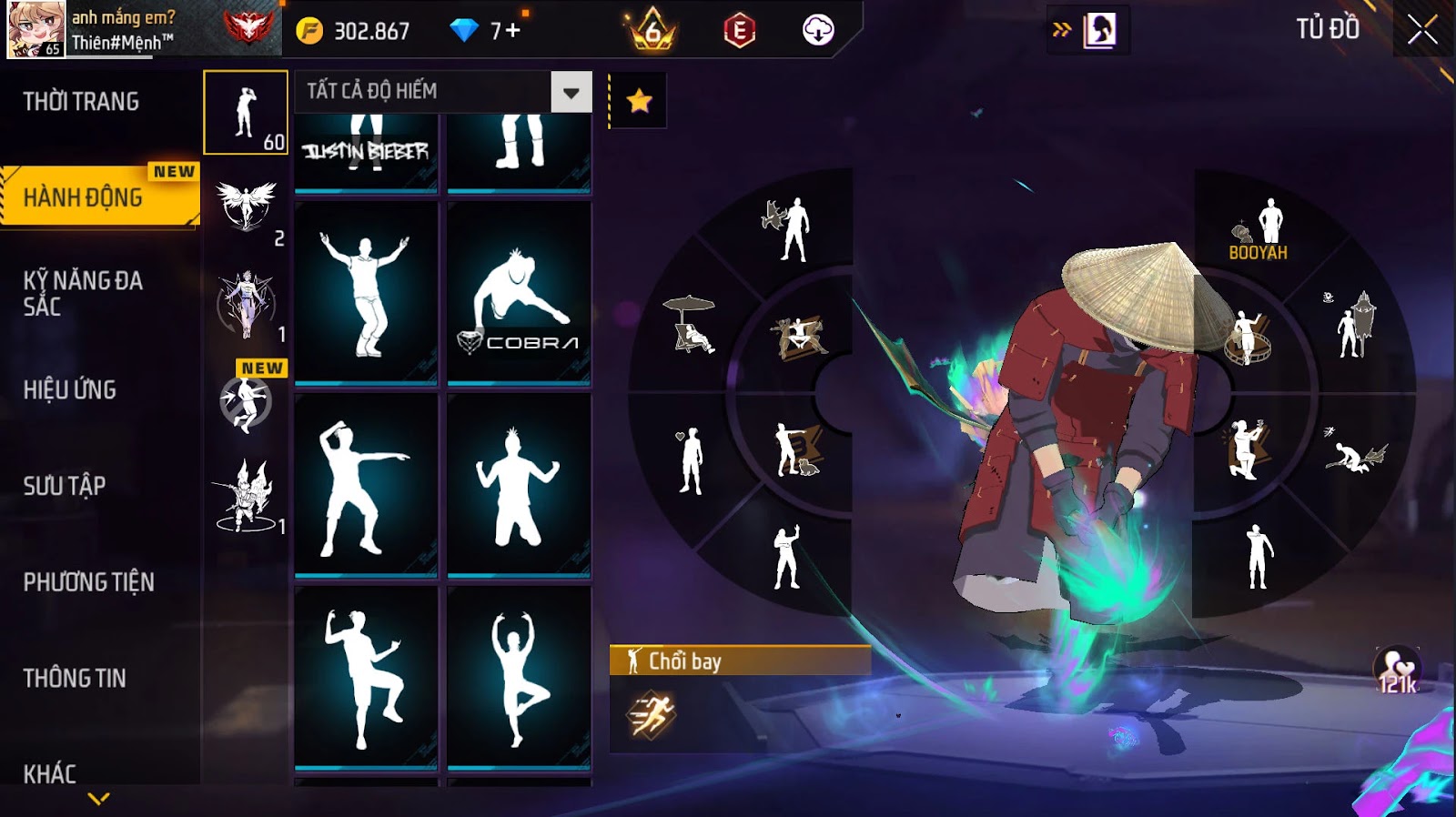This screenshot has width=1456, height=817.
Task: Open the Hiệu Ứng category
Action: point(70,390)
